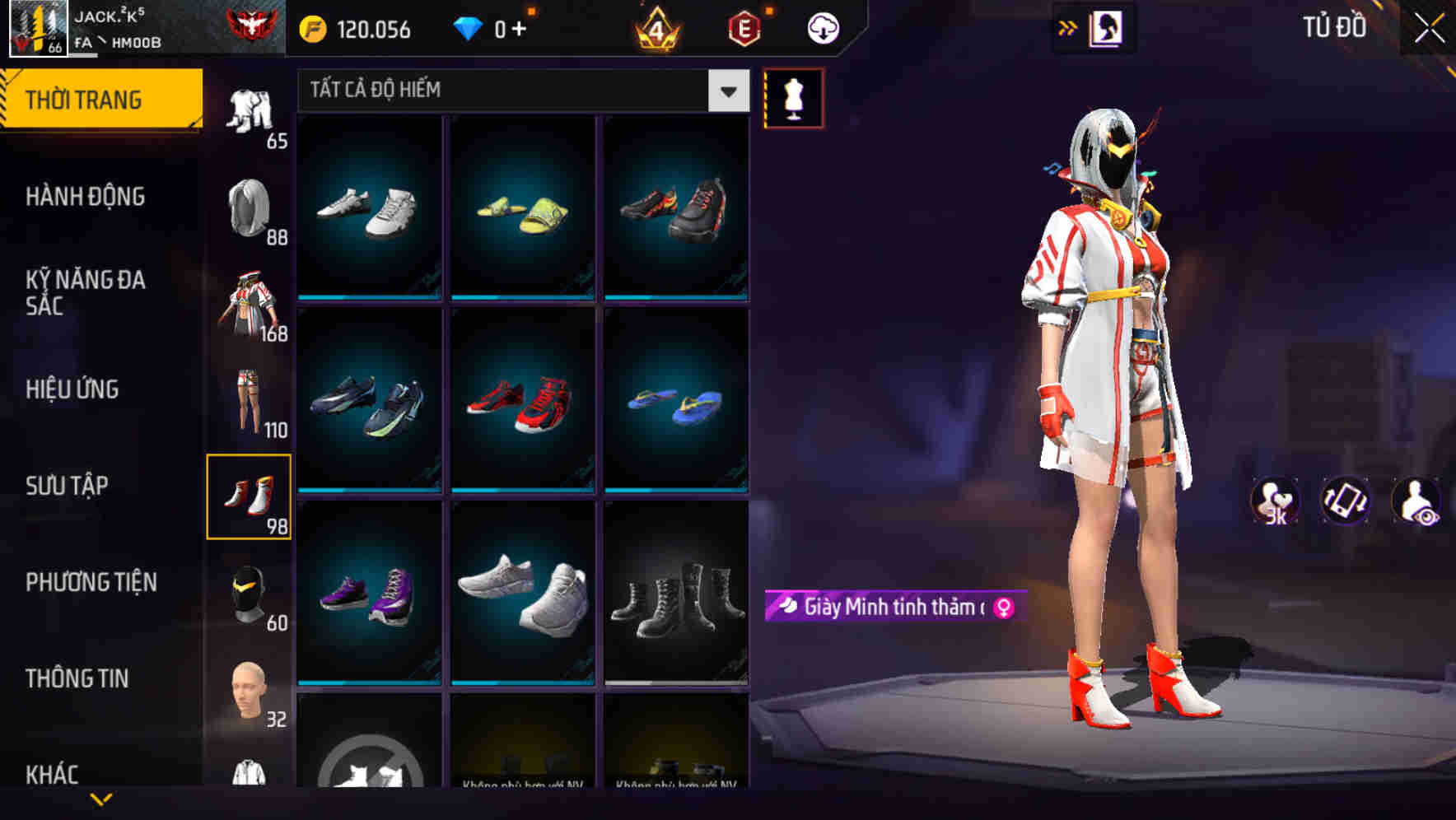Open the diamond top-up icon
Image resolution: width=1456 pixels, height=820 pixels.
click(469, 27)
